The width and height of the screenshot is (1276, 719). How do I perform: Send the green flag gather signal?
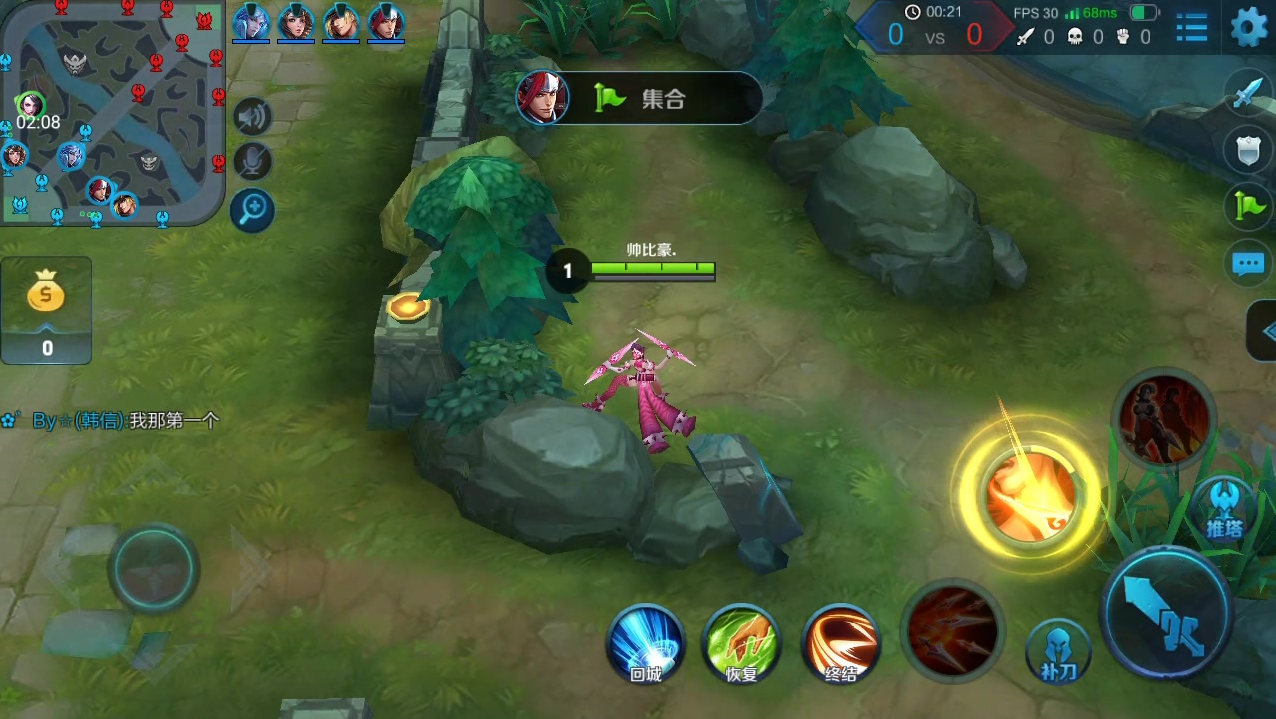pyautogui.click(x=1247, y=207)
